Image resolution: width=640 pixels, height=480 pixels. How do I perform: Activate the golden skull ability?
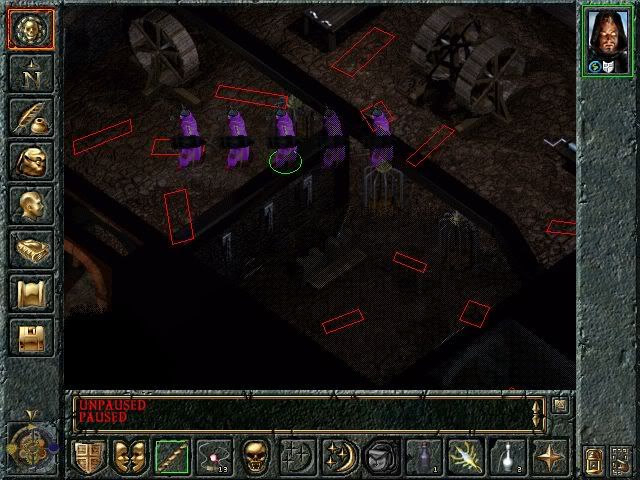[255, 457]
